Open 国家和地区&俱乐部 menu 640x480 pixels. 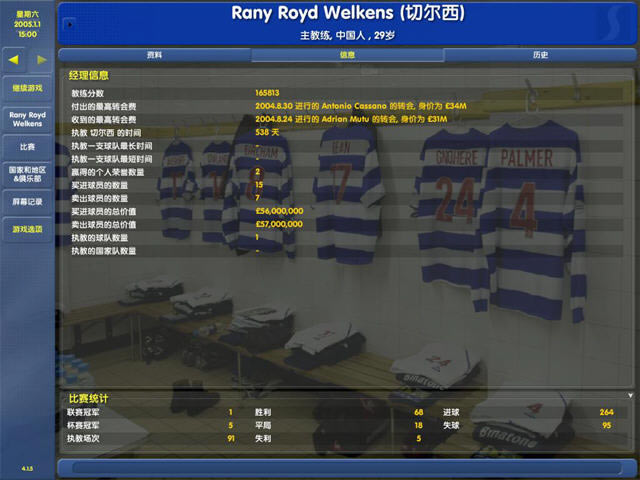27,174
